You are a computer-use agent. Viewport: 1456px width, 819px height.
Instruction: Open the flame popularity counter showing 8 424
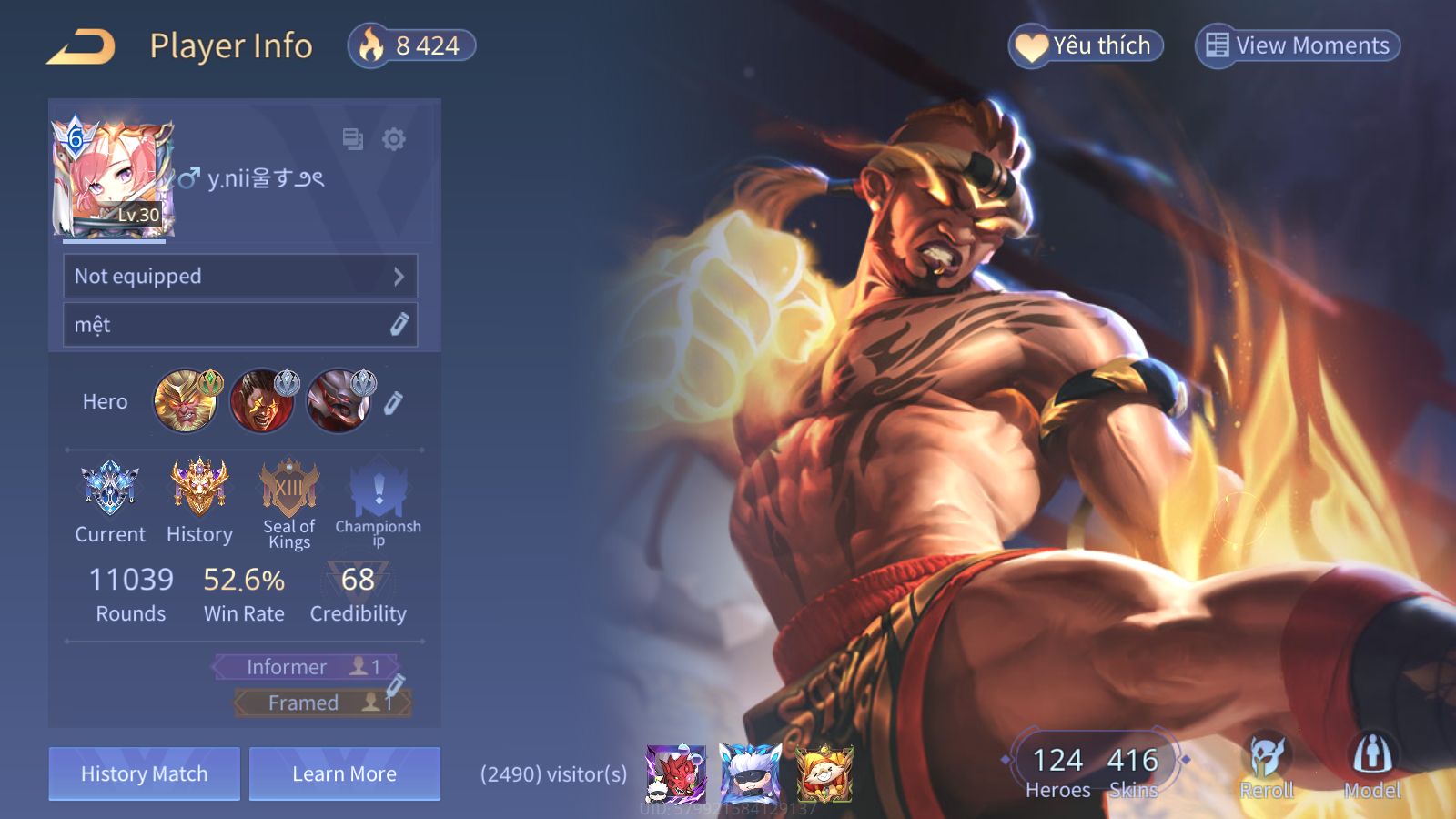pos(412,45)
